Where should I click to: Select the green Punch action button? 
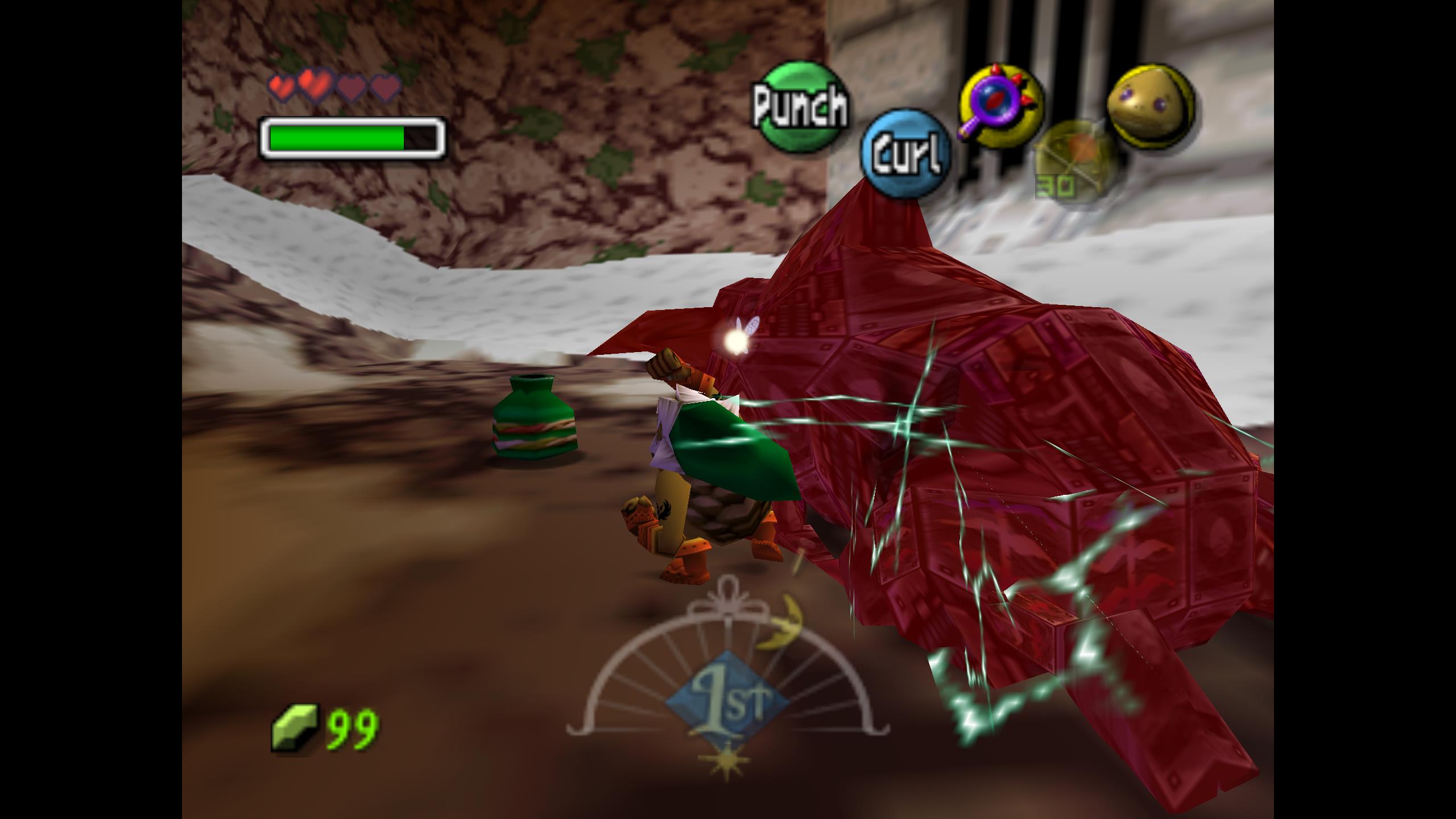pos(800,107)
